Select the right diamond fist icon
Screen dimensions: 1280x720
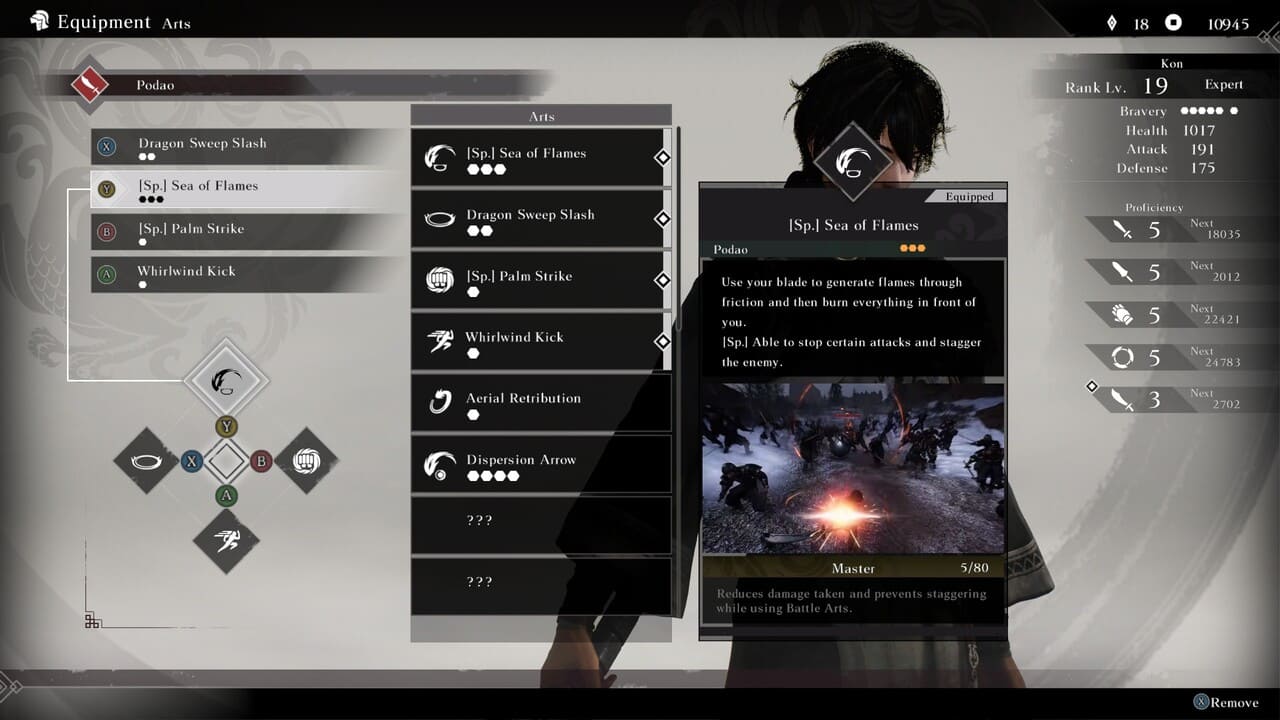click(306, 460)
